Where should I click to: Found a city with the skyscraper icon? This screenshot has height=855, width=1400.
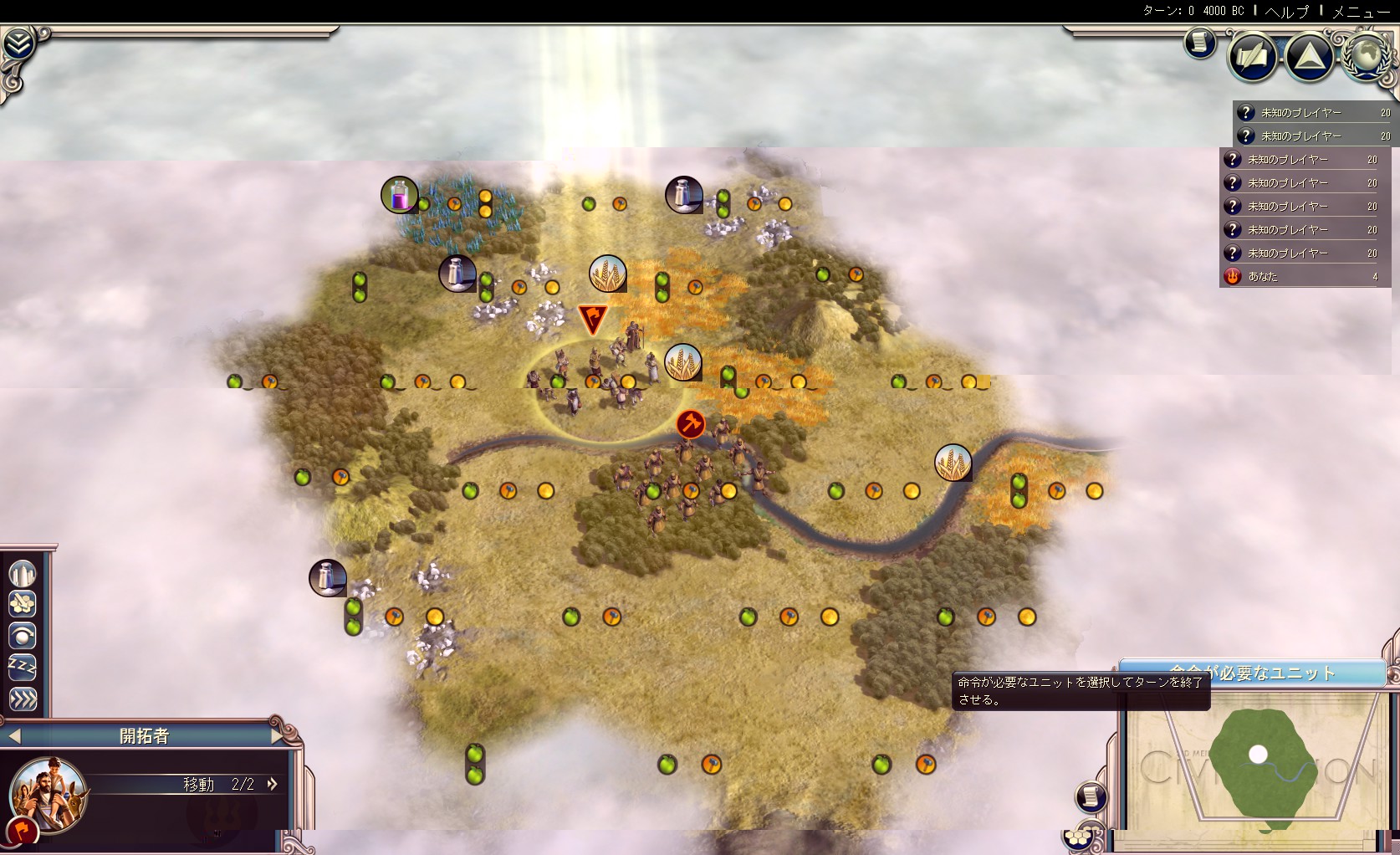pos(23,573)
